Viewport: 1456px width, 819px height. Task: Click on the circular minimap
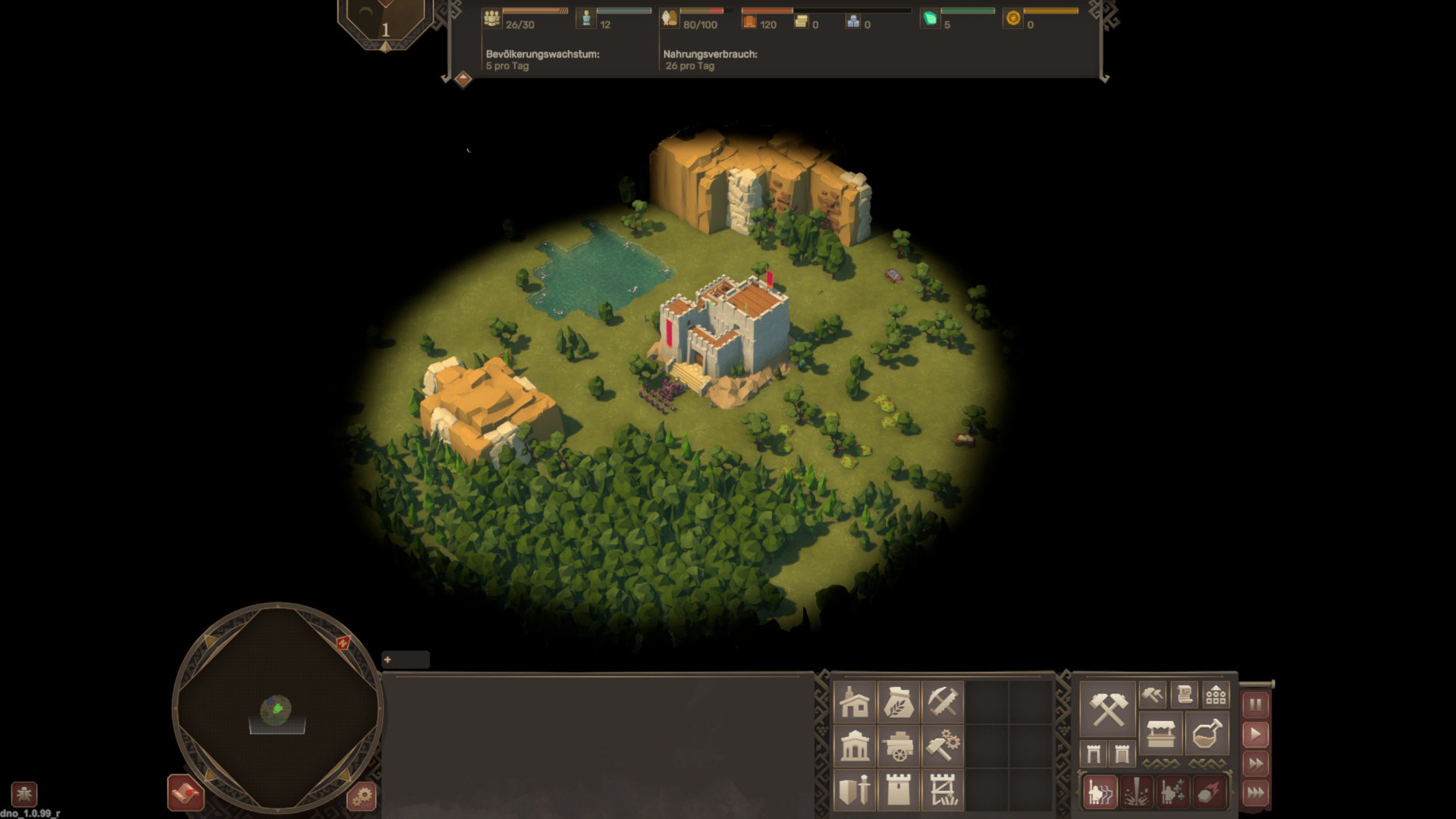click(x=278, y=708)
